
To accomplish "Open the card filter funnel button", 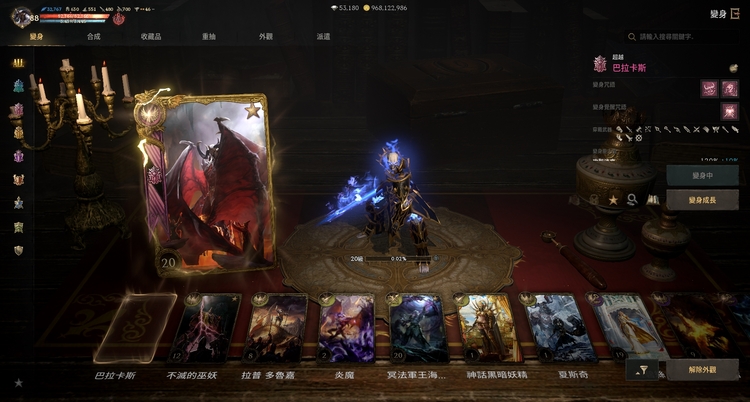I will click(643, 370).
